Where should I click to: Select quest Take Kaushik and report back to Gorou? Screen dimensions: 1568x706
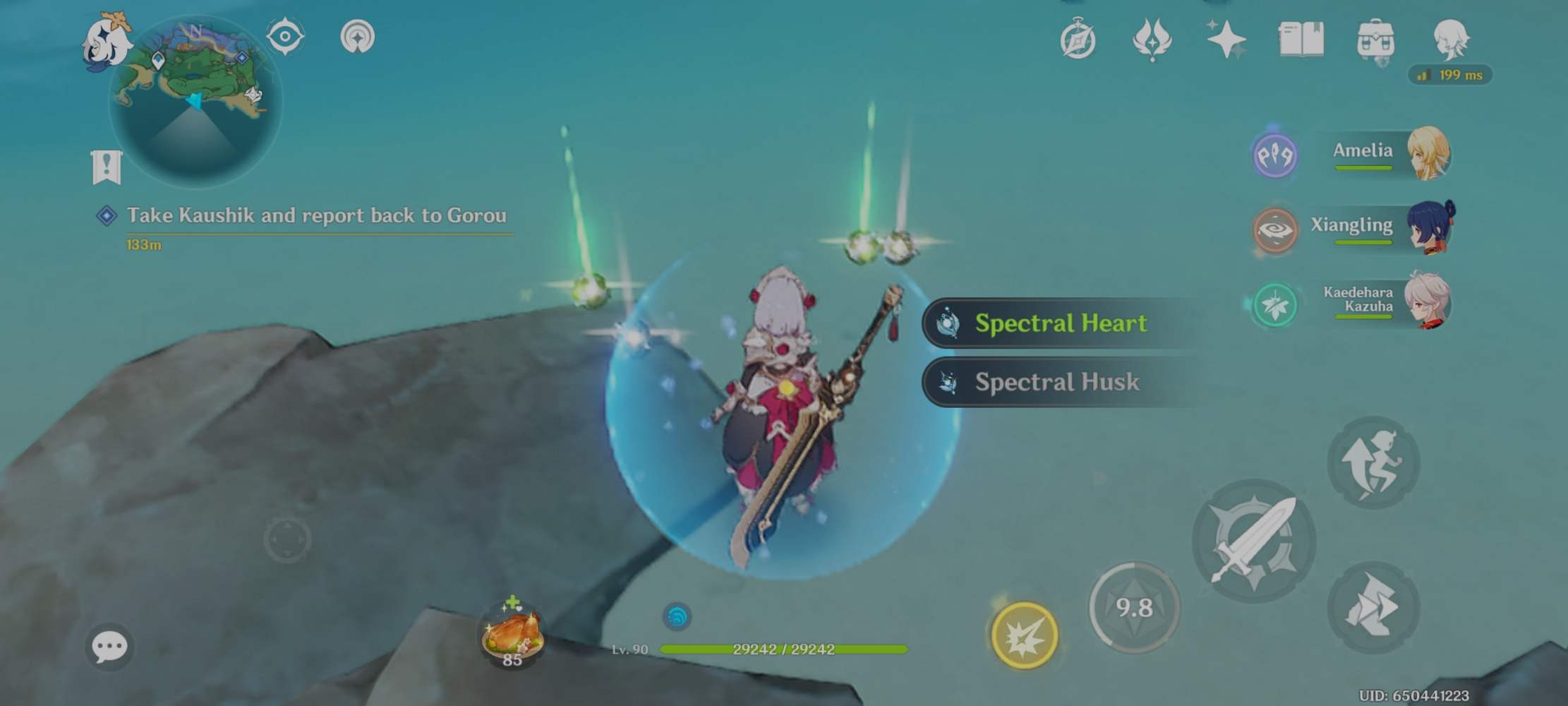point(315,217)
